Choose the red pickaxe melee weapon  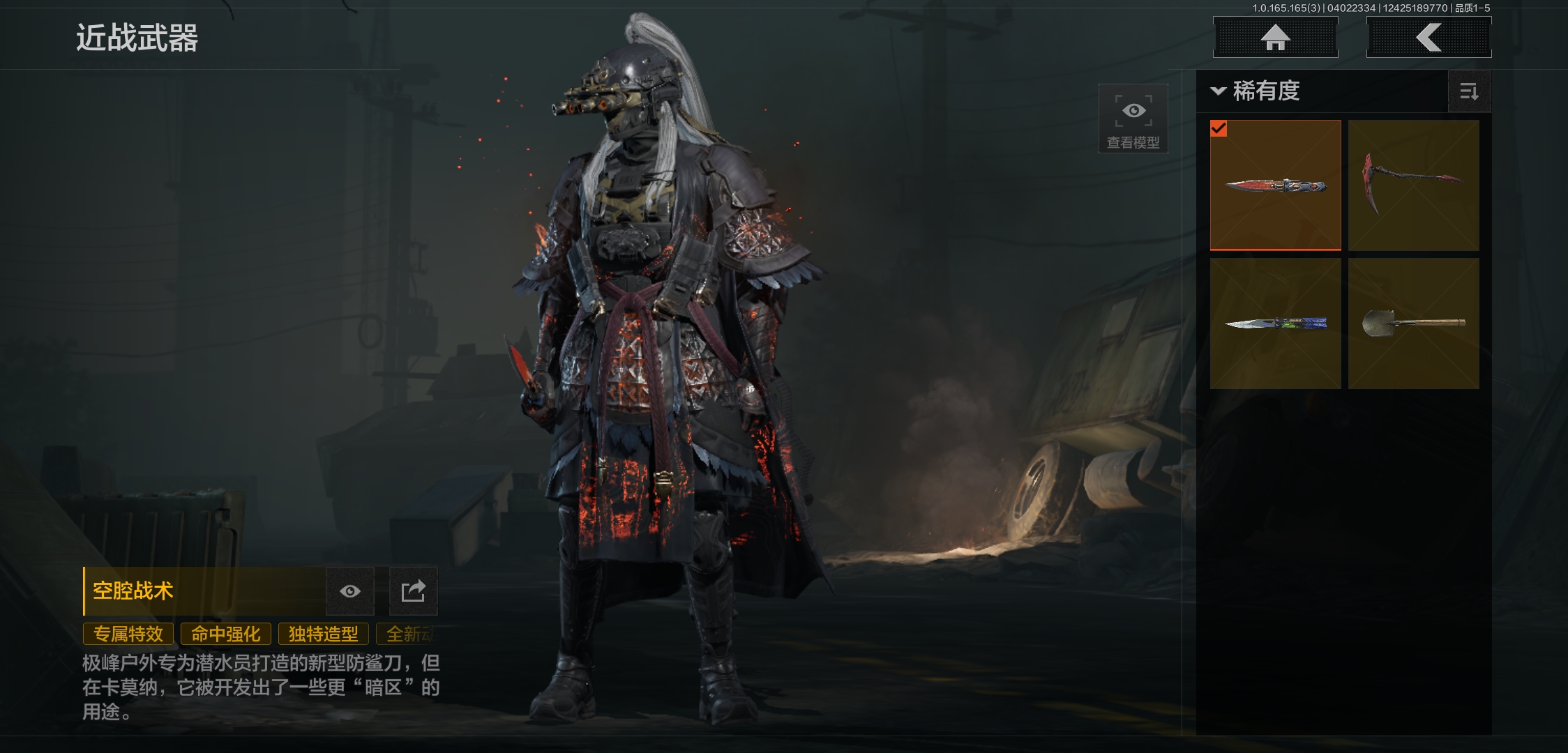coord(1413,185)
